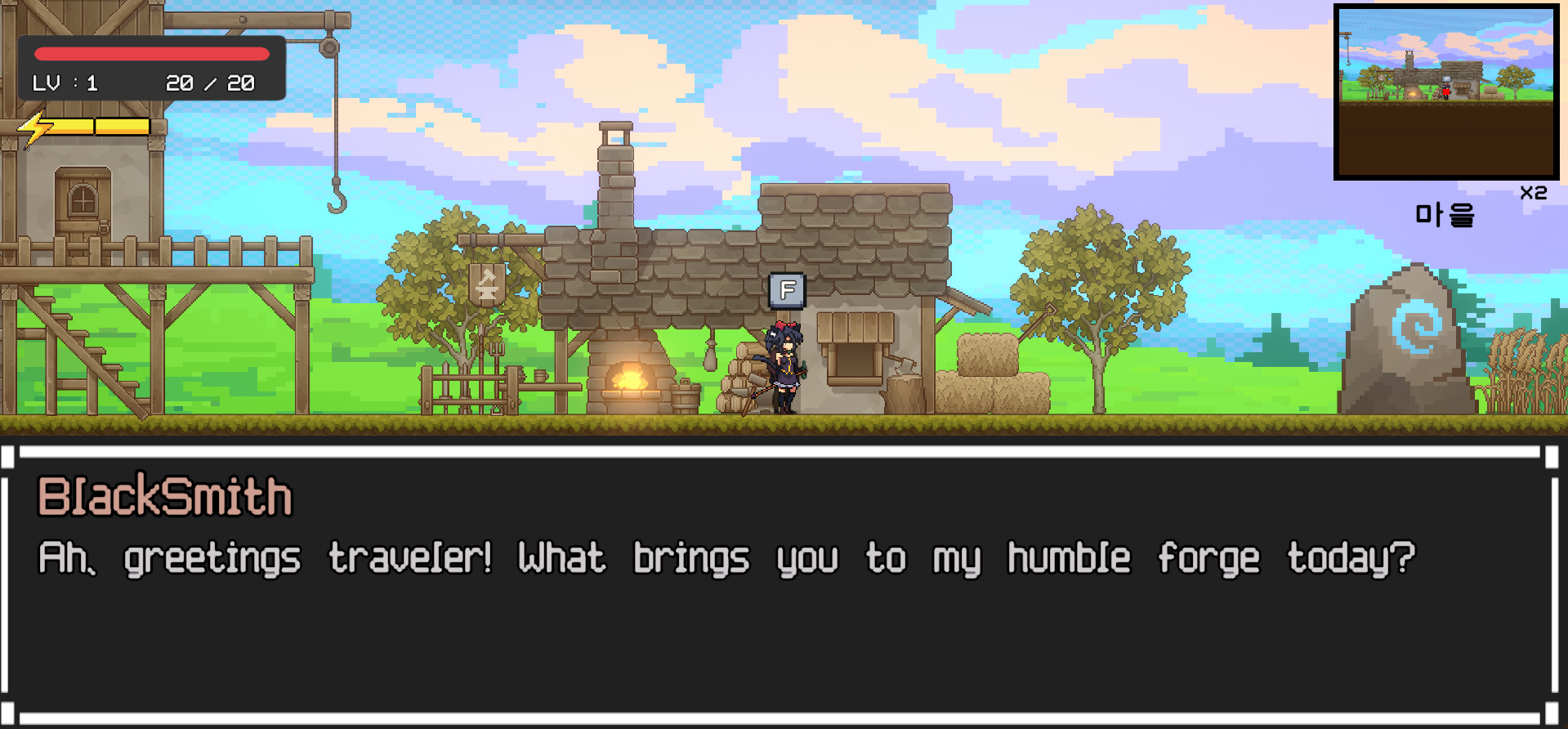Screen dimensions: 1568x729
Task: Click the lightning bolt stamina icon
Action: [35, 127]
